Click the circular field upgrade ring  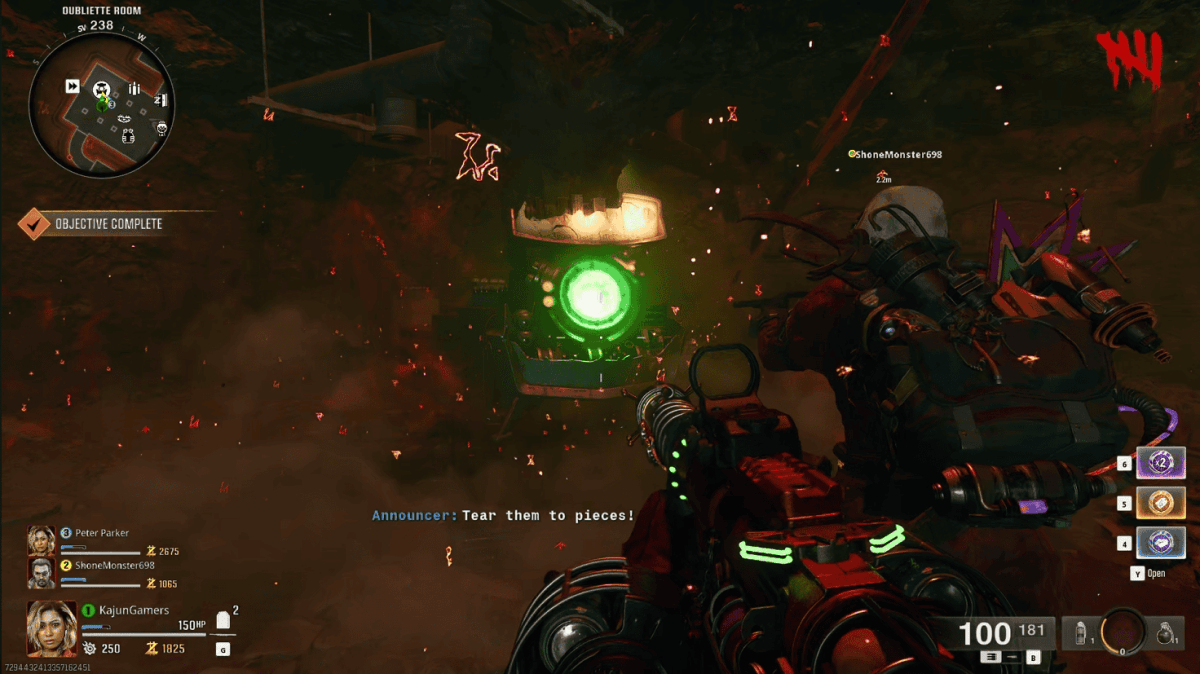pos(1124,632)
